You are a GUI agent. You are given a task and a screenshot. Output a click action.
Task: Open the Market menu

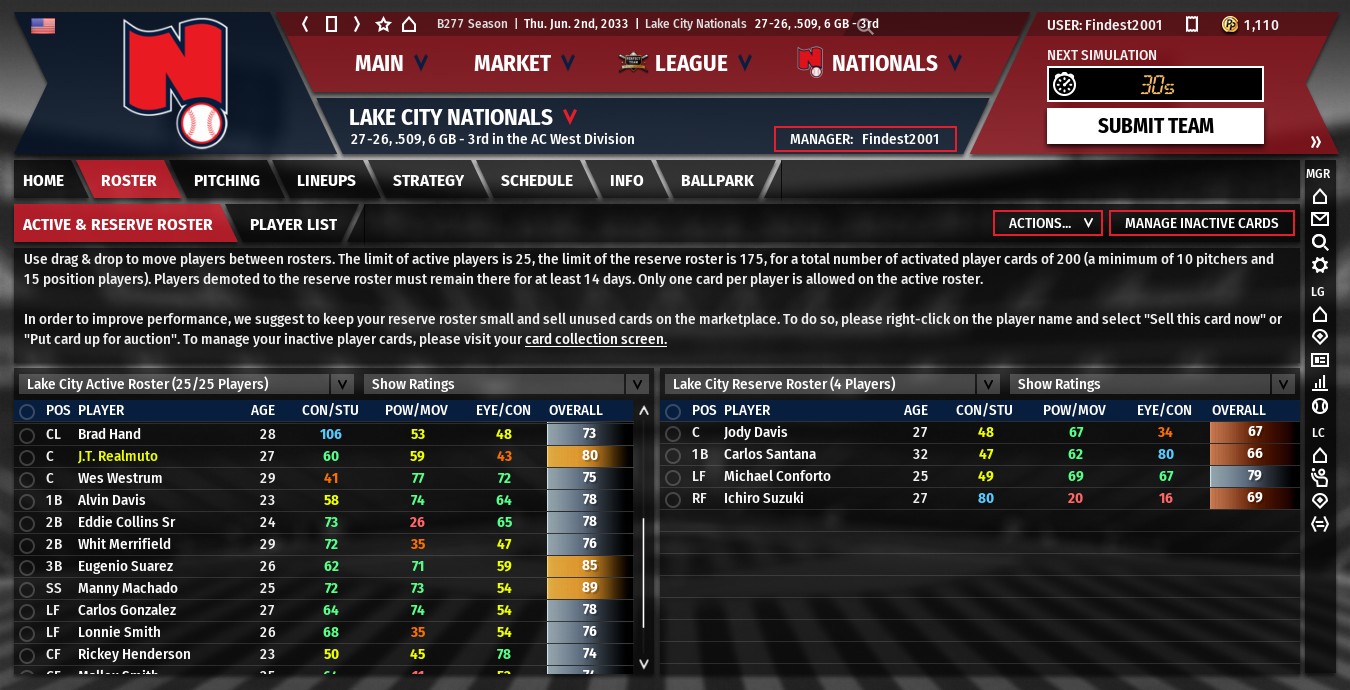click(524, 64)
